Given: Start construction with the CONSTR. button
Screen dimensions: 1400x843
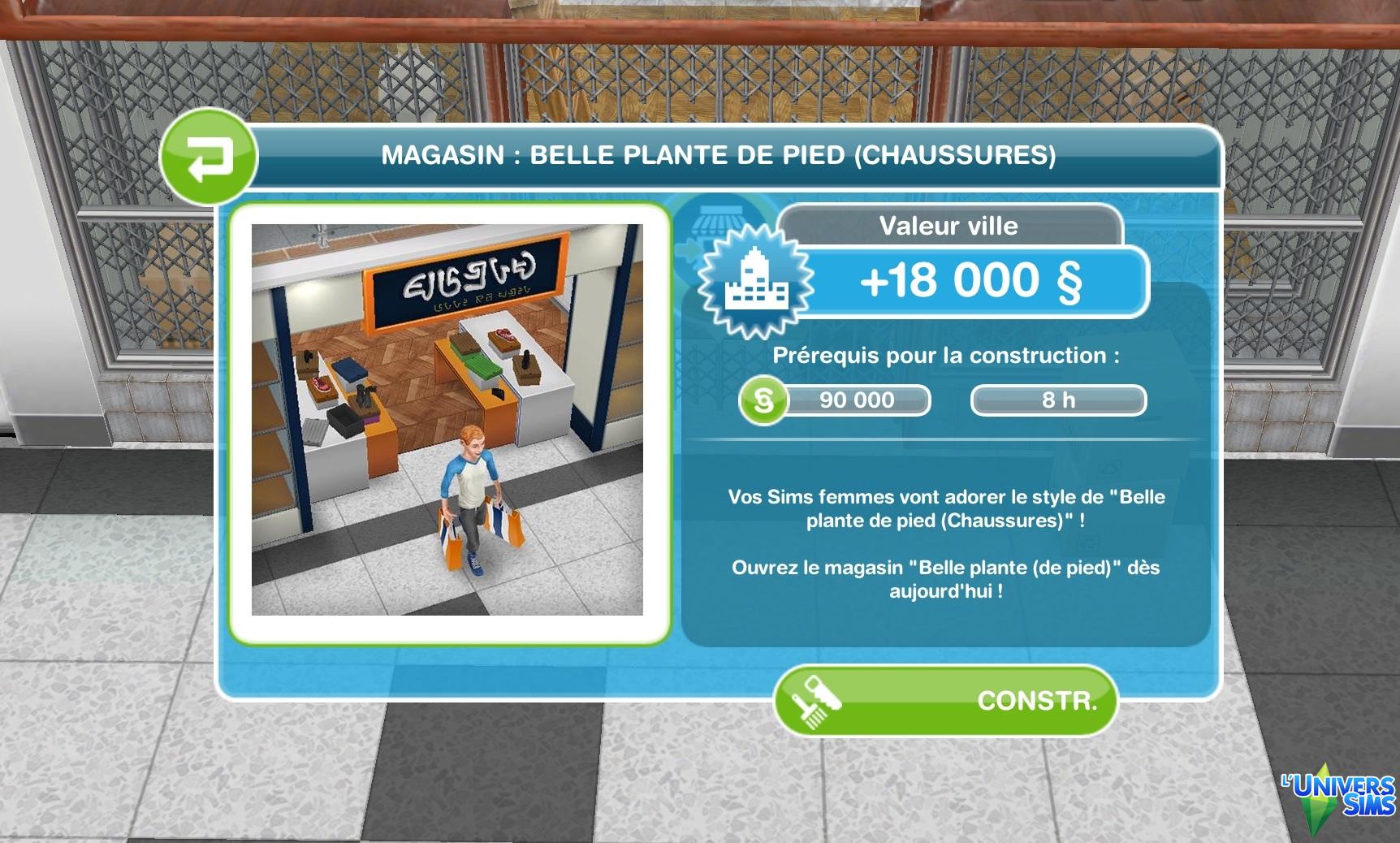Looking at the screenshot, I should click(x=945, y=700).
